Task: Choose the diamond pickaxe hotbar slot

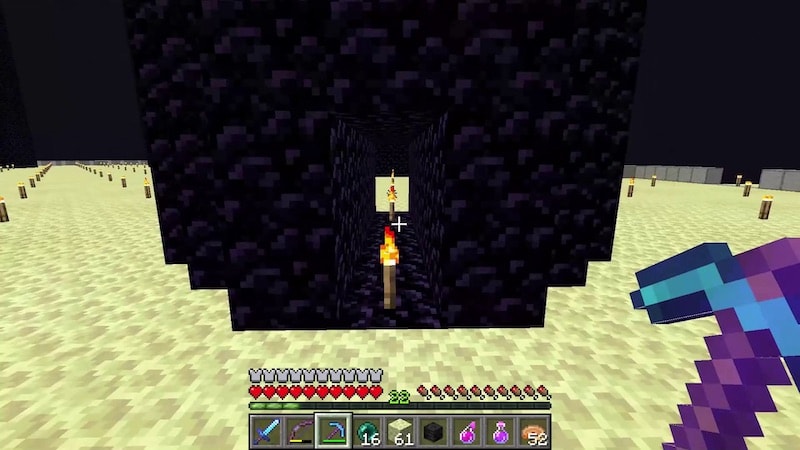Action: pyautogui.click(x=332, y=431)
